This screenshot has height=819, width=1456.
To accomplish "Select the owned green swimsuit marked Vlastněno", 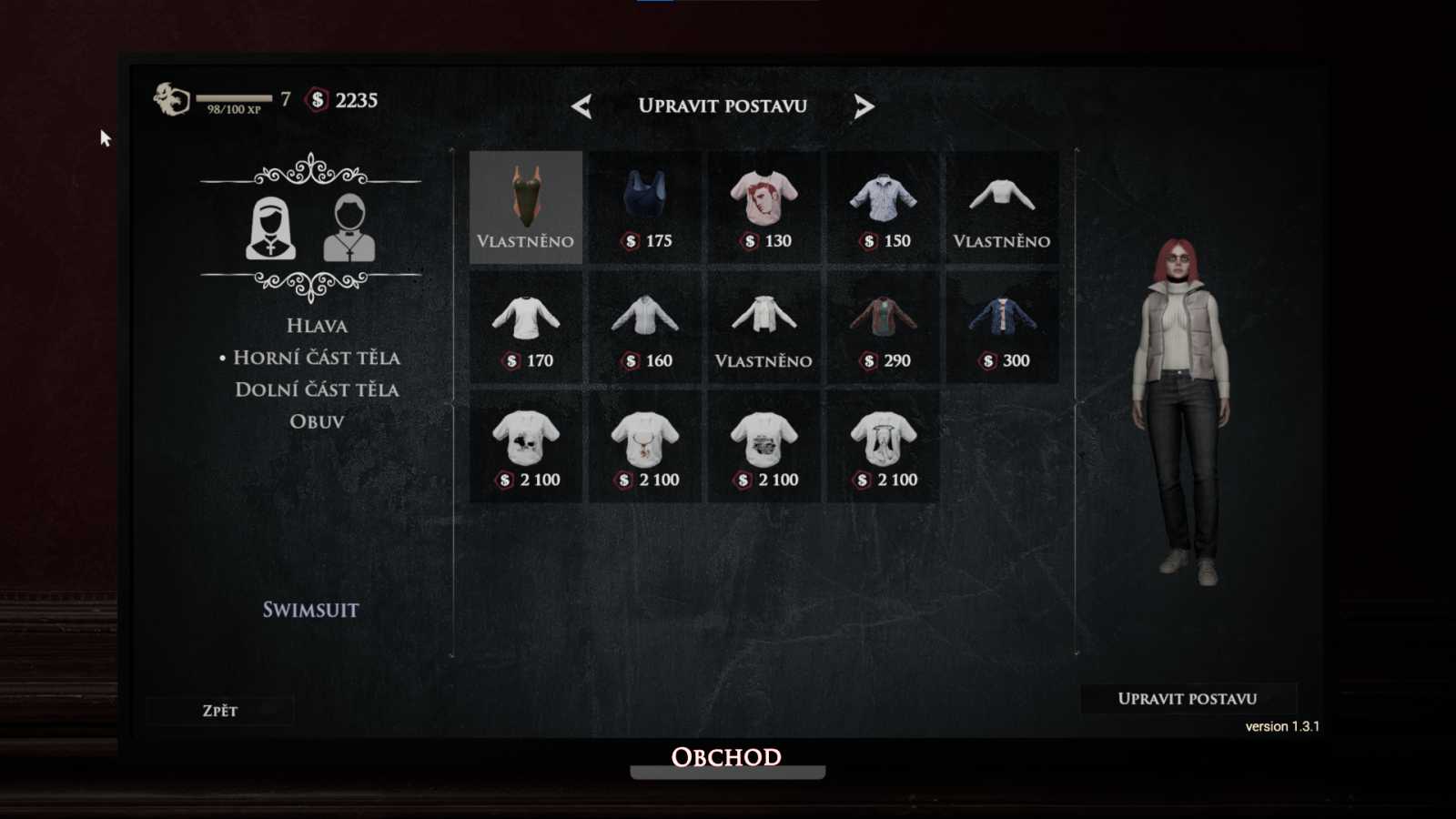I will tap(526, 202).
